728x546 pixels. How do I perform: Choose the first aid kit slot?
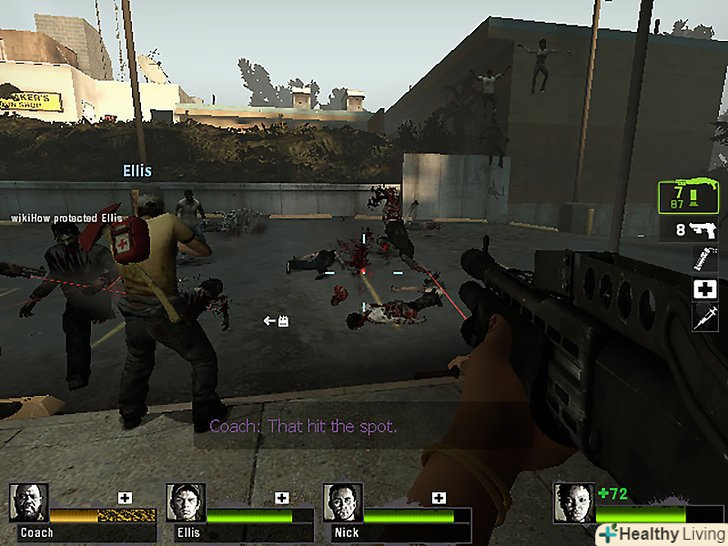(703, 289)
